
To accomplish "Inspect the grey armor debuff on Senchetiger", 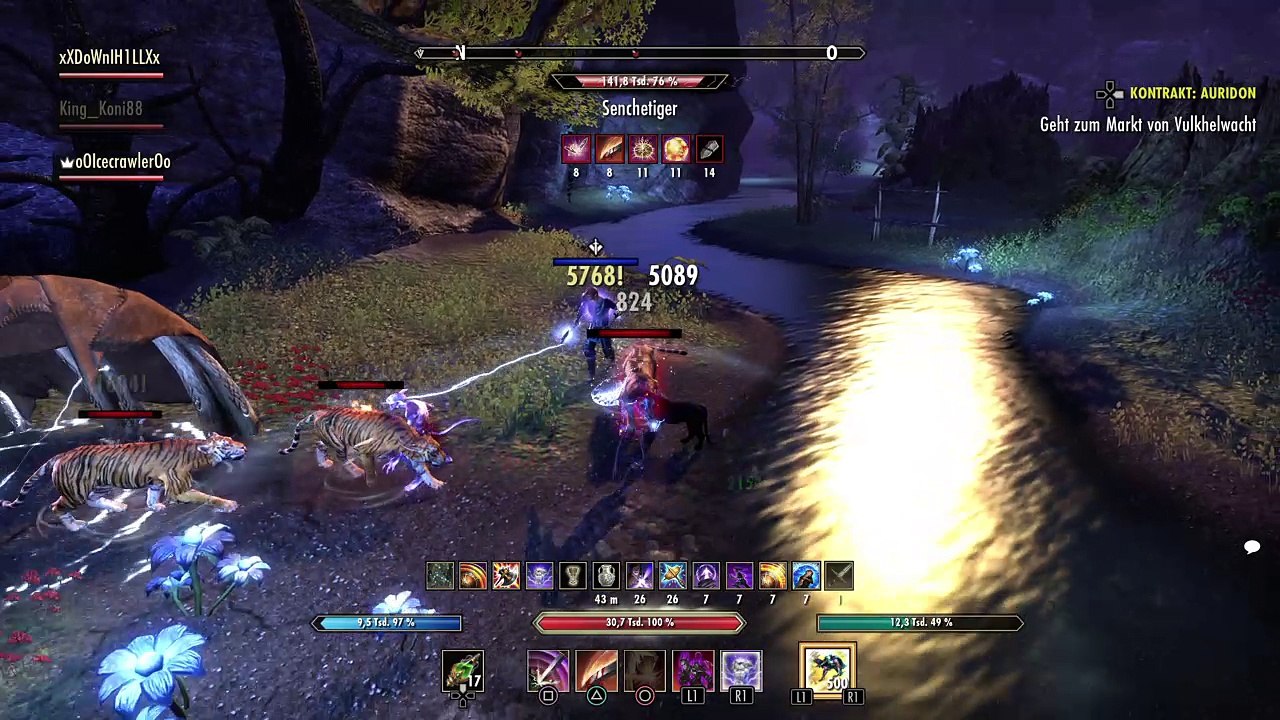I will (x=709, y=149).
